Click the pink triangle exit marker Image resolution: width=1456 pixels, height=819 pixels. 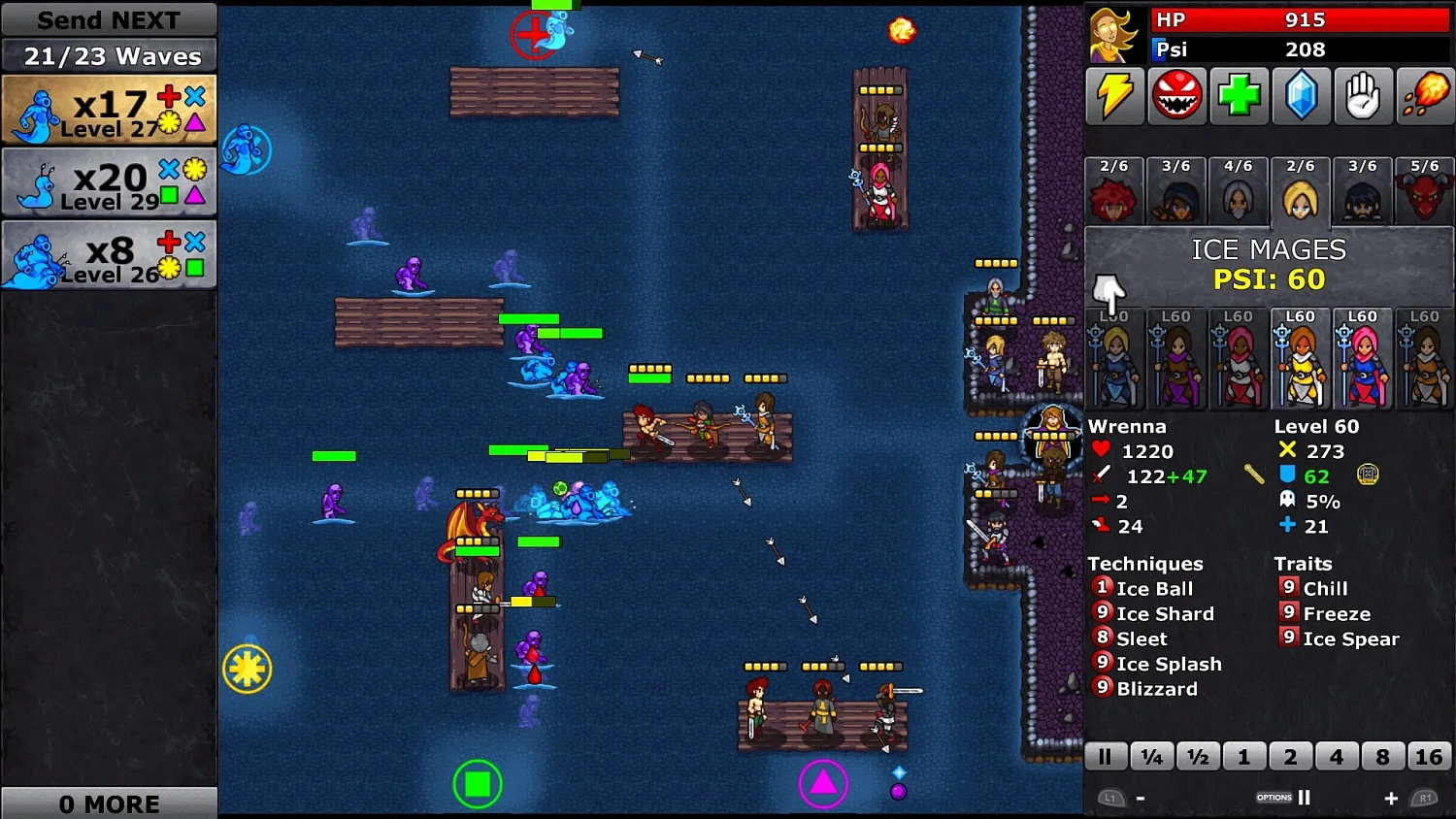click(x=824, y=783)
